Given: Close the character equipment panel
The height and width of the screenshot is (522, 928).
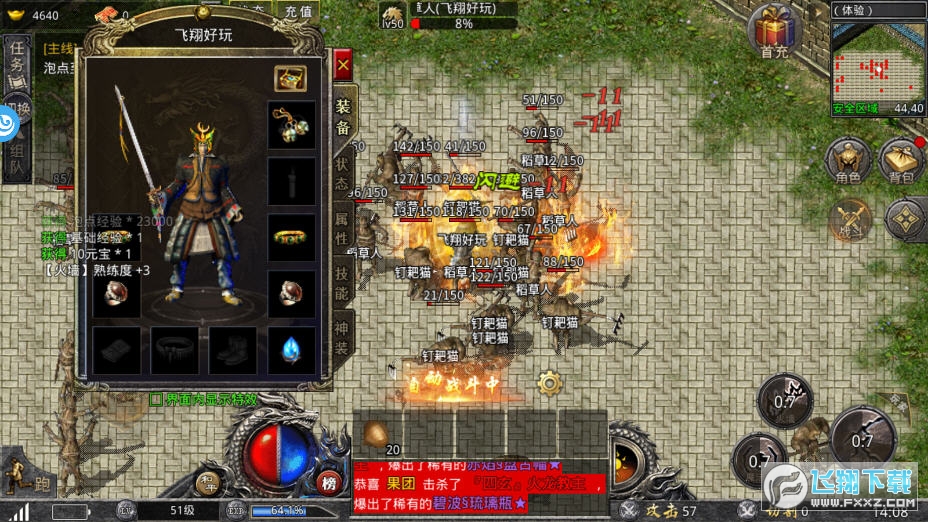Looking at the screenshot, I should (x=343, y=66).
